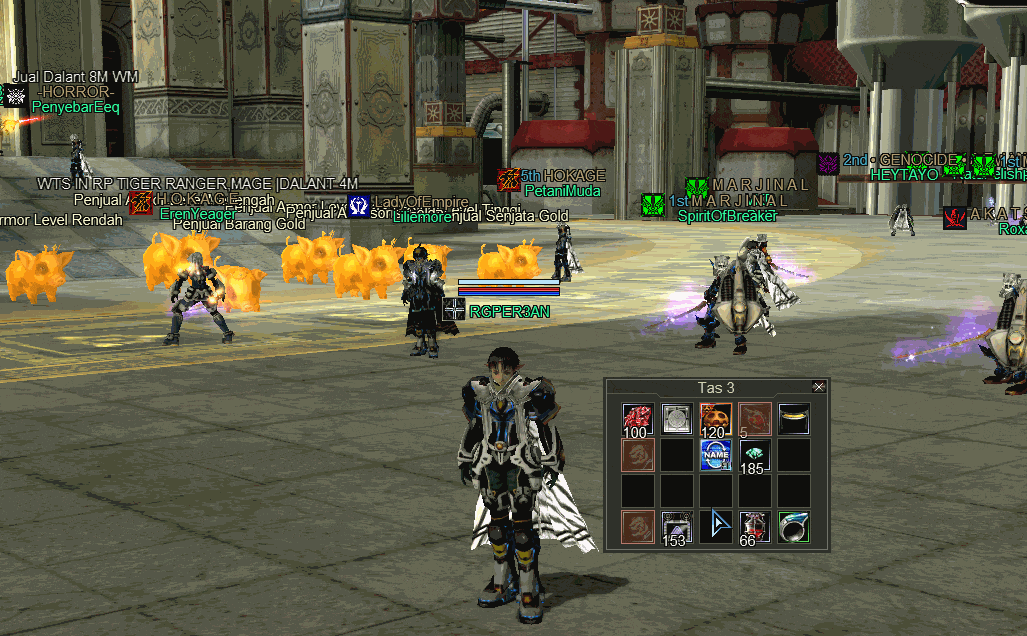This screenshot has height=636, width=1027.
Task: Select the black and yellow curved item
Action: point(793,417)
